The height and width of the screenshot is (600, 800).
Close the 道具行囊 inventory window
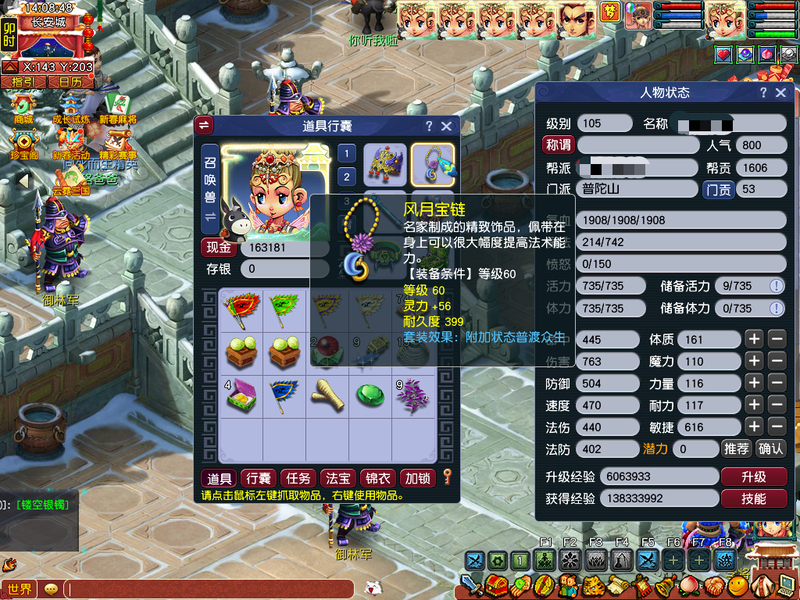[447, 126]
